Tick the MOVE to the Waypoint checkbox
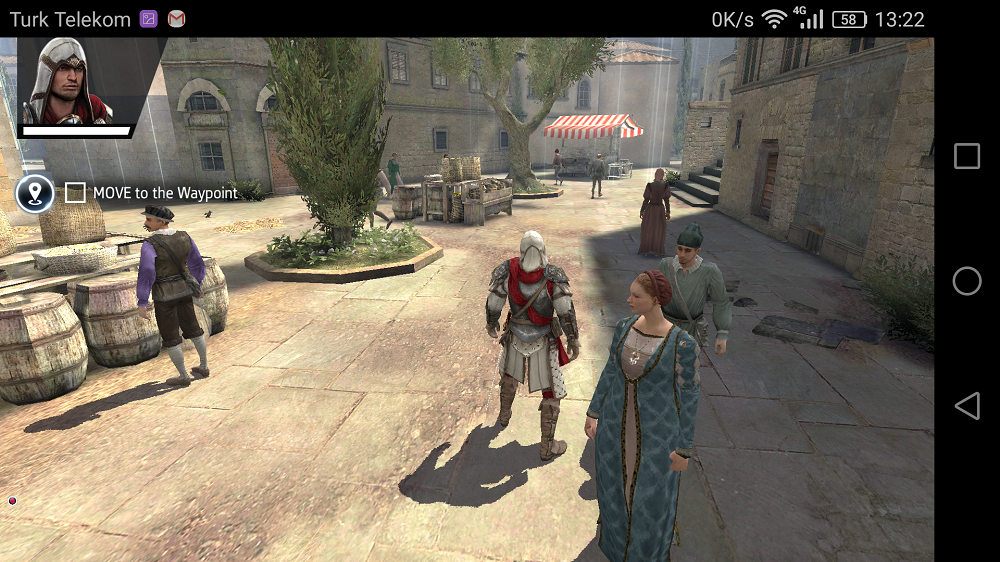1000x562 pixels. (x=75, y=193)
